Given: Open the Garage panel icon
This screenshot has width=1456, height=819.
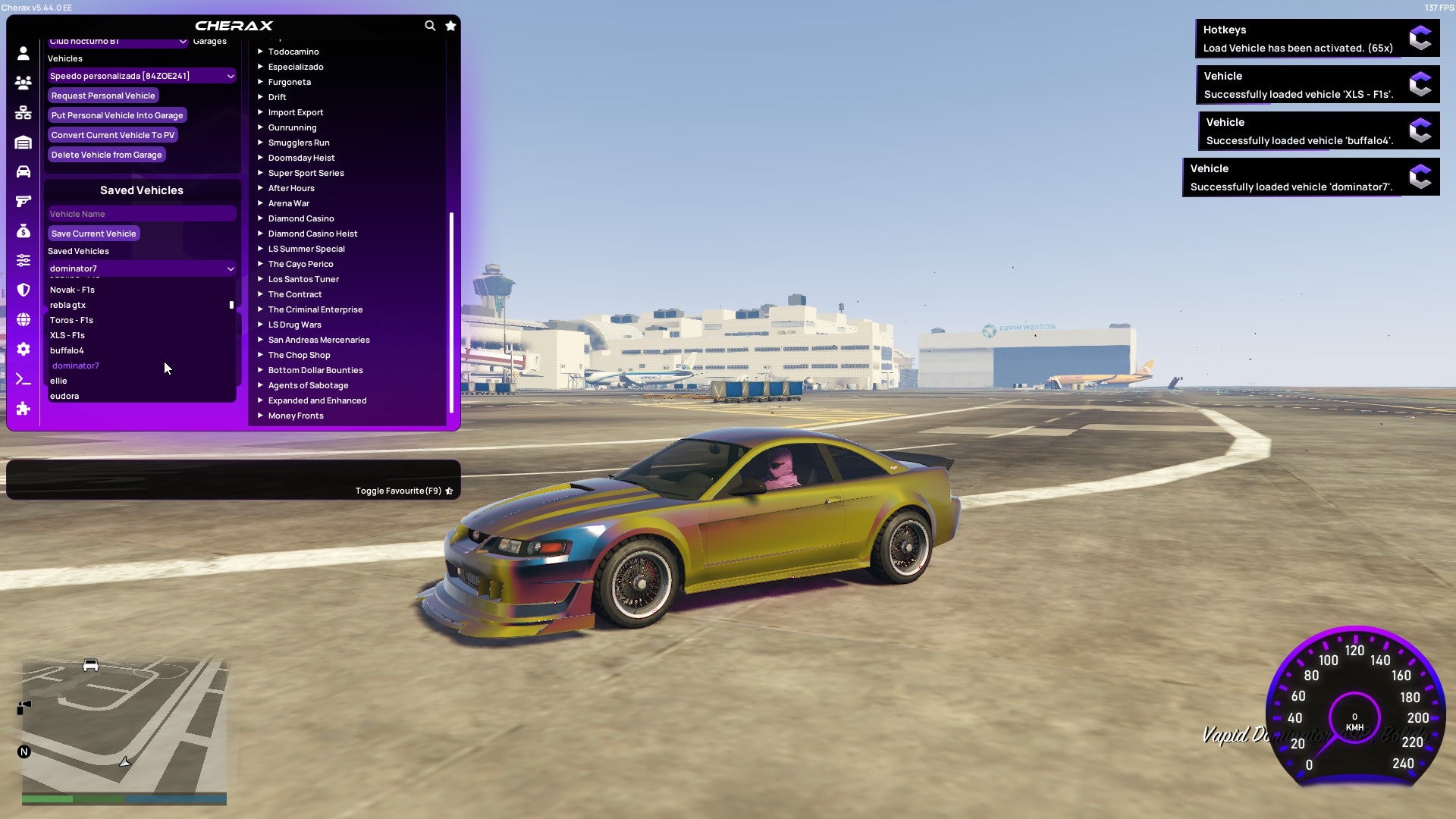Looking at the screenshot, I should [23, 142].
